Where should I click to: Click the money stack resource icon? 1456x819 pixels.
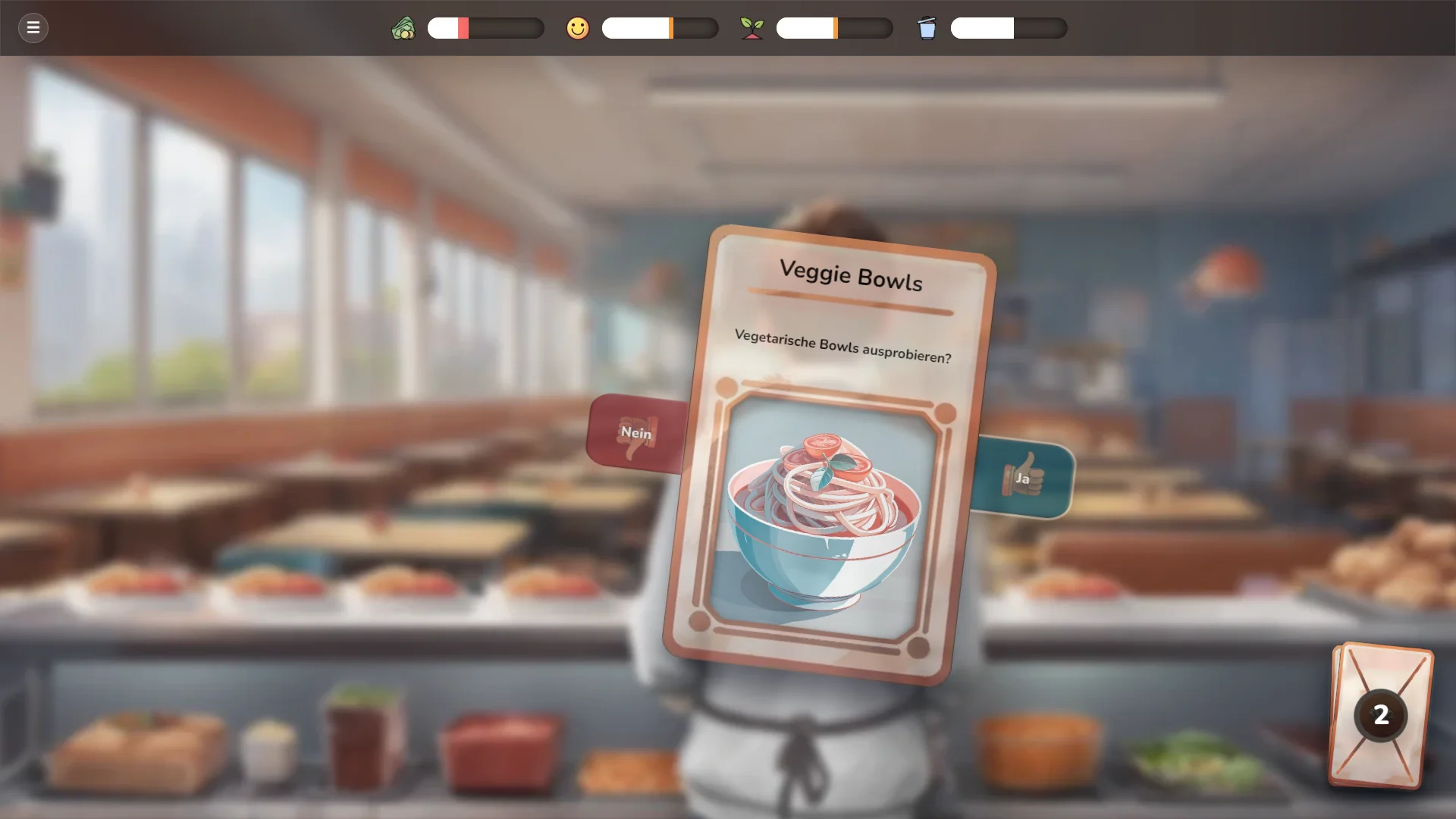click(x=405, y=28)
